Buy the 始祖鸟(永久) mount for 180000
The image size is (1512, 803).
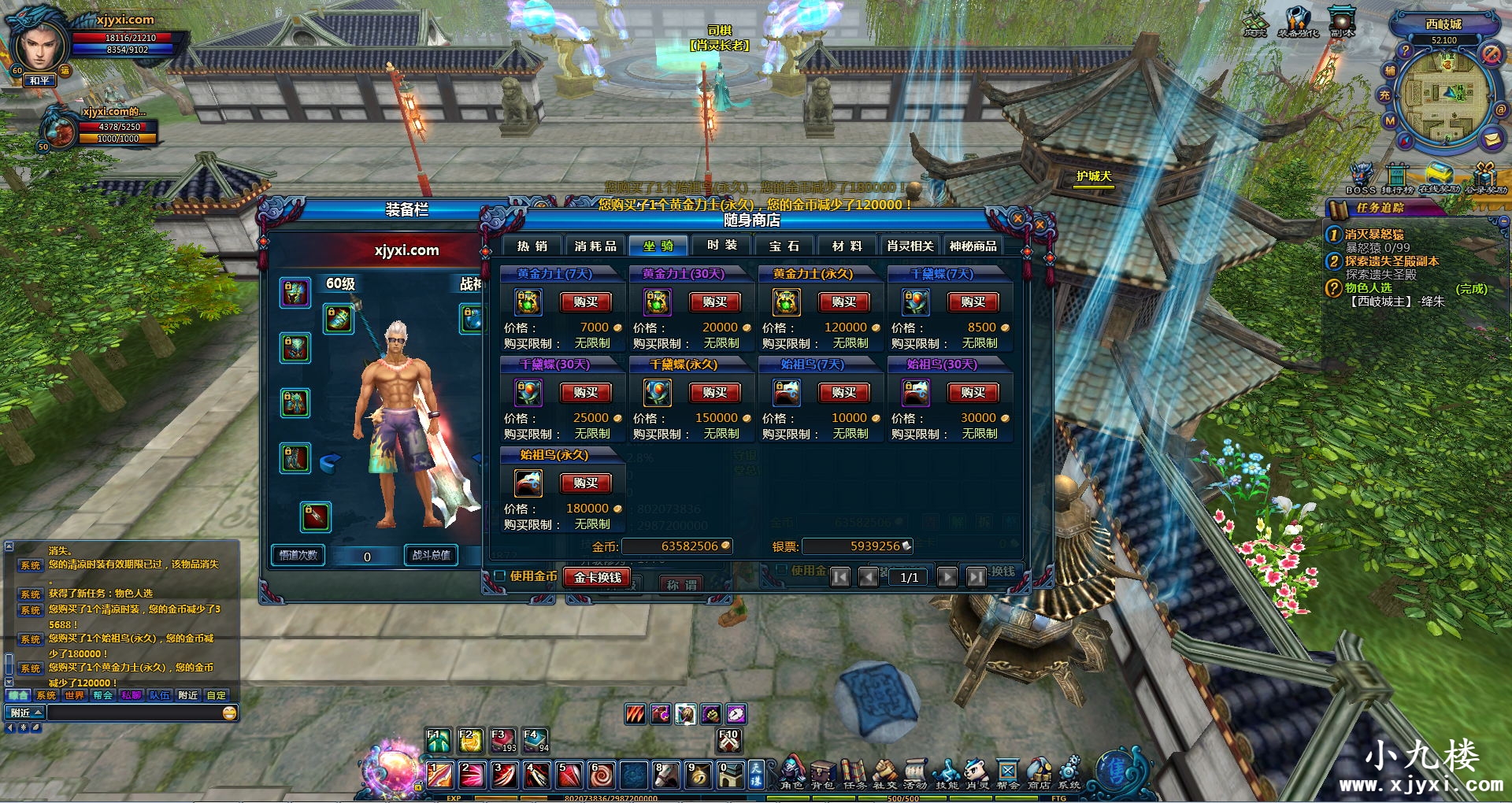[x=585, y=483]
